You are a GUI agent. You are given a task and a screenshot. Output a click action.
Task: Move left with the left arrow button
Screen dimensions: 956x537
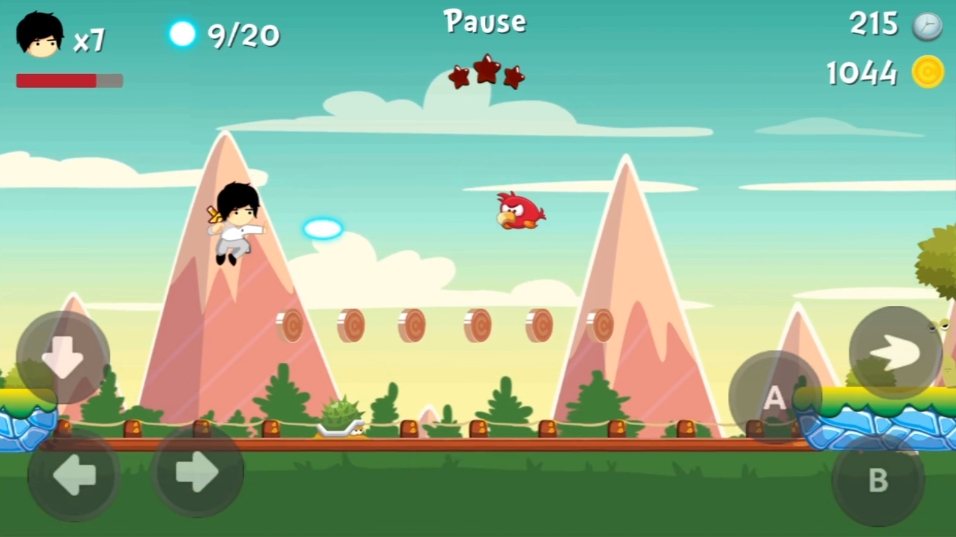(74, 474)
